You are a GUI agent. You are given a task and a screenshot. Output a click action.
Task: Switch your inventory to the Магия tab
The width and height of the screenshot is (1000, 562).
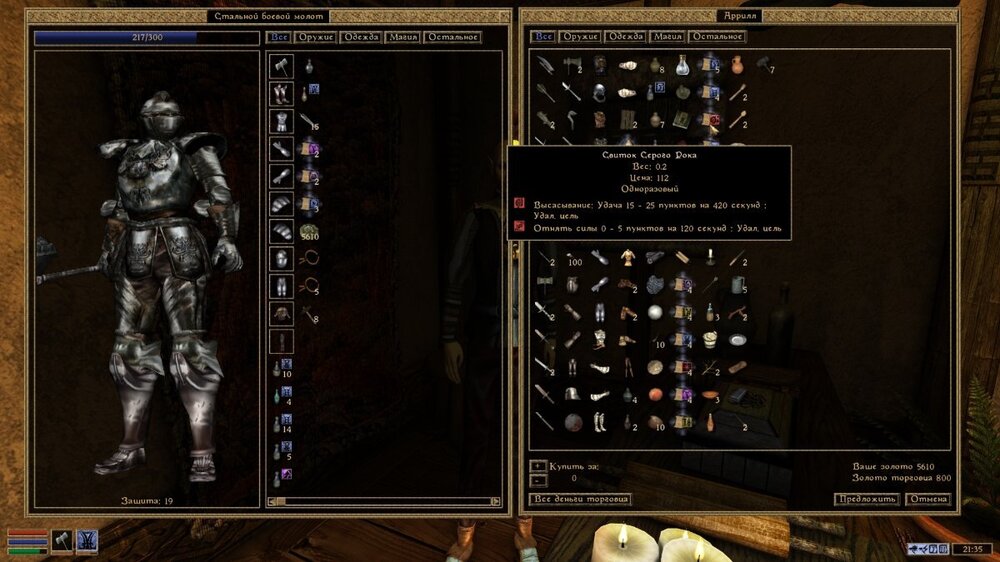(402, 37)
